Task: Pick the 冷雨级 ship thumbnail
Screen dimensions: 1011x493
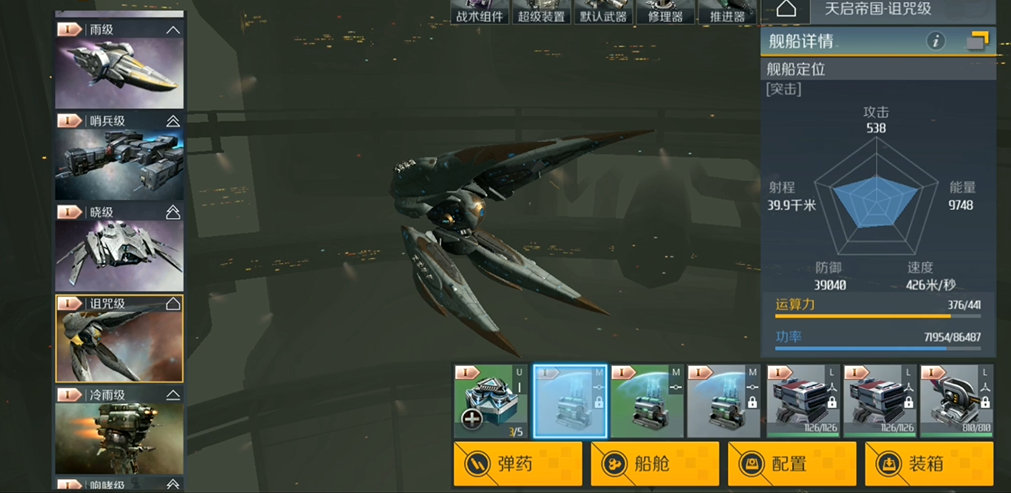Action: [119, 431]
